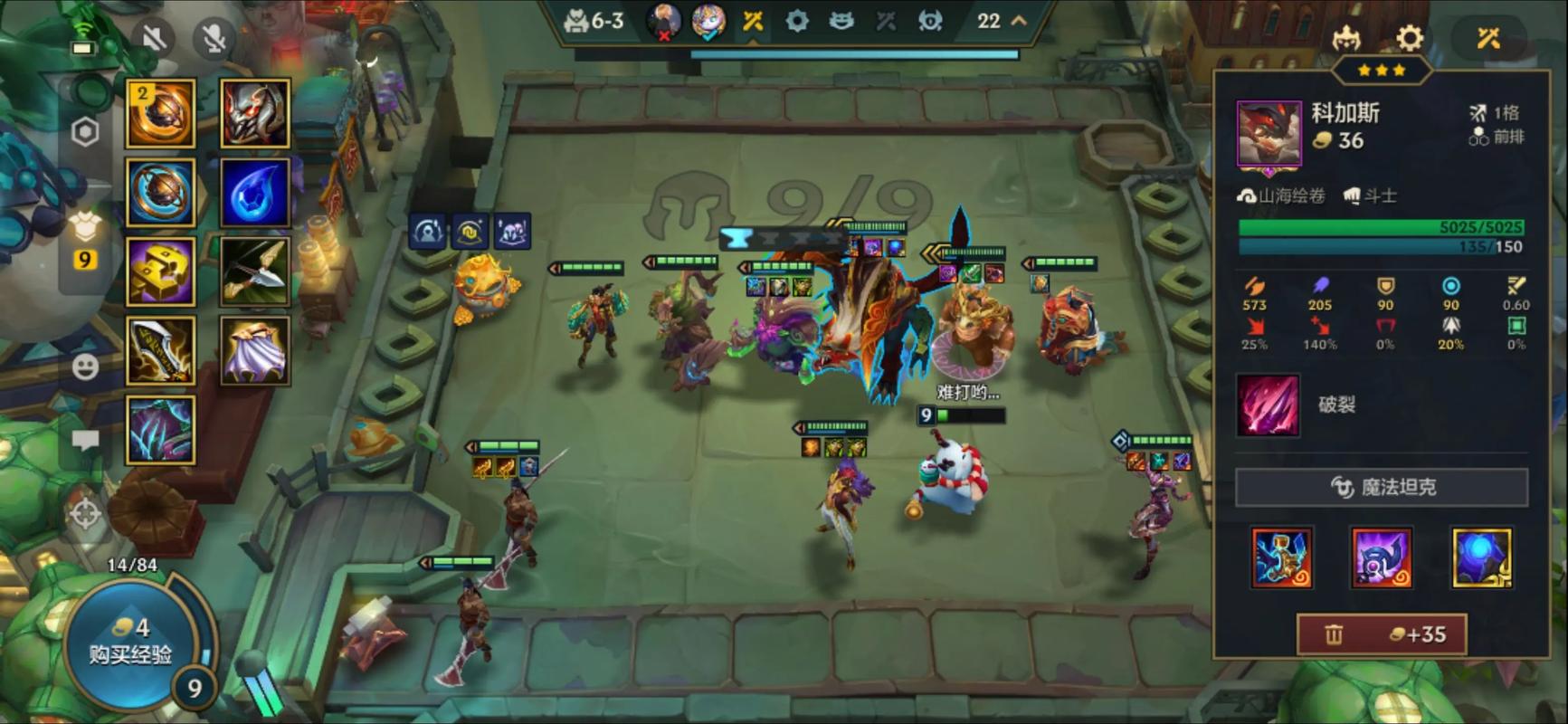This screenshot has width=1568, height=724.
Task: Pick the recurve bow item
Action: 255,271
